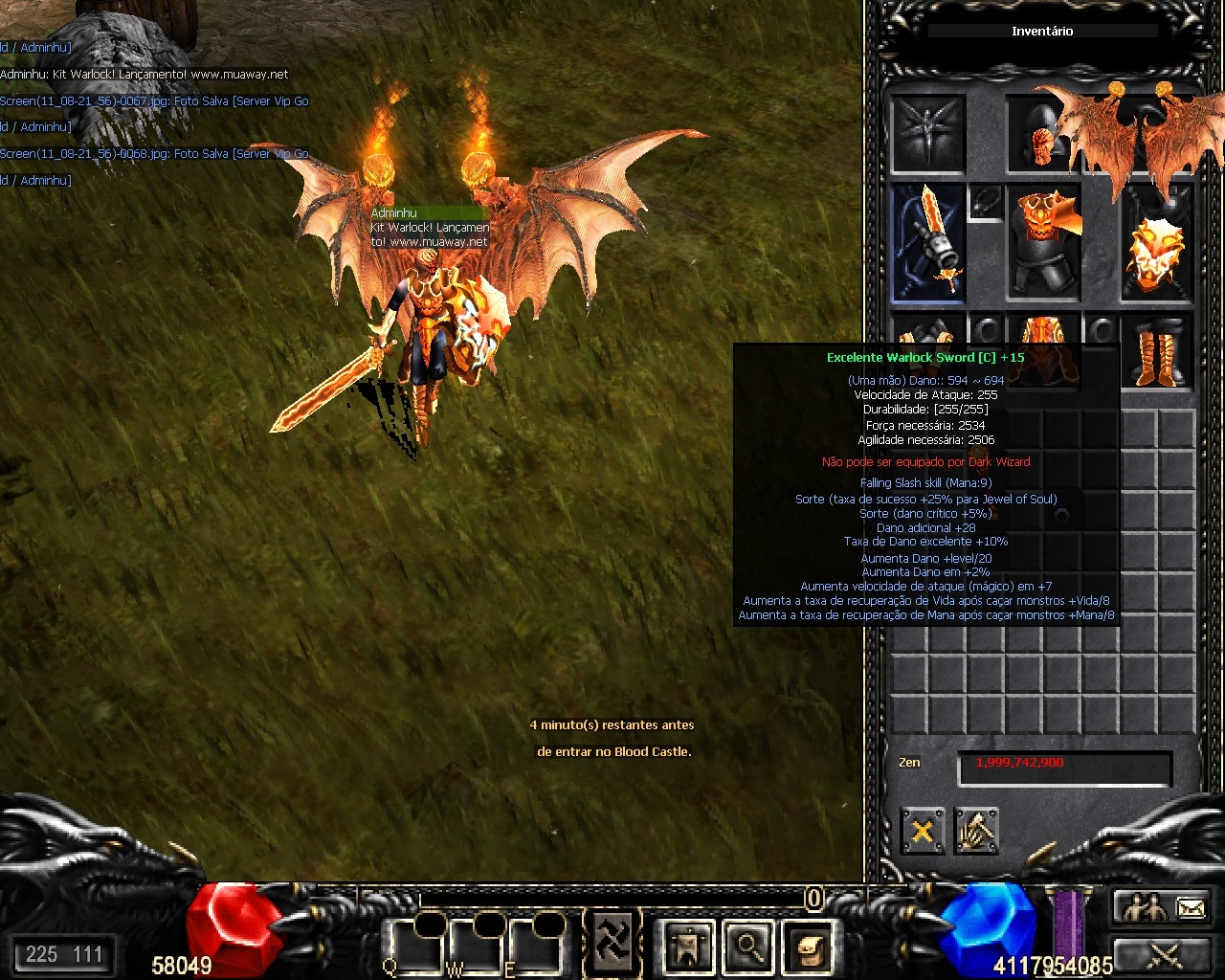Select the equipped Warlock Sword slot
This screenshot has height=980, width=1225.
click(927, 243)
